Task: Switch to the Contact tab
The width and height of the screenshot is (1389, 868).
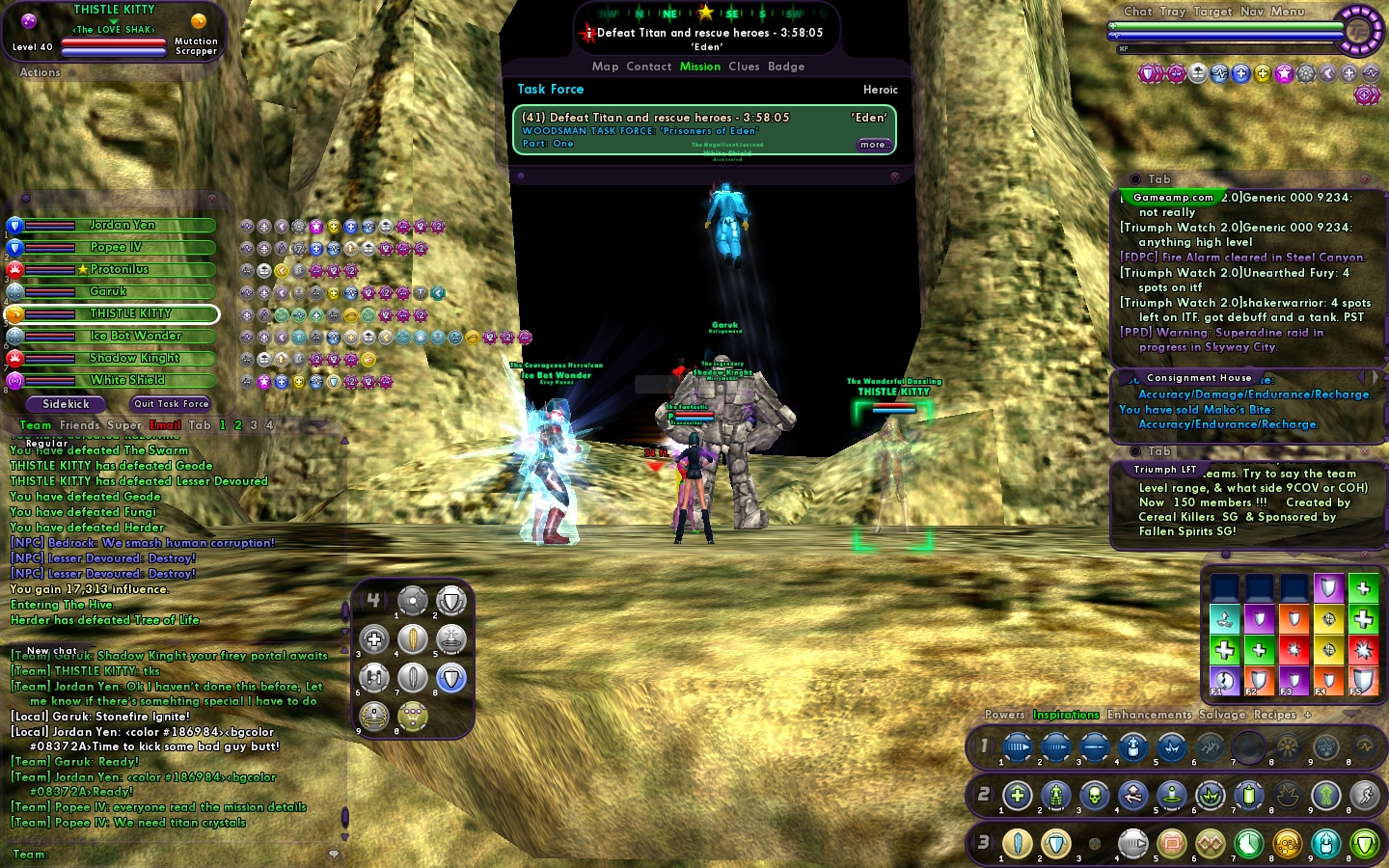Action: point(648,67)
